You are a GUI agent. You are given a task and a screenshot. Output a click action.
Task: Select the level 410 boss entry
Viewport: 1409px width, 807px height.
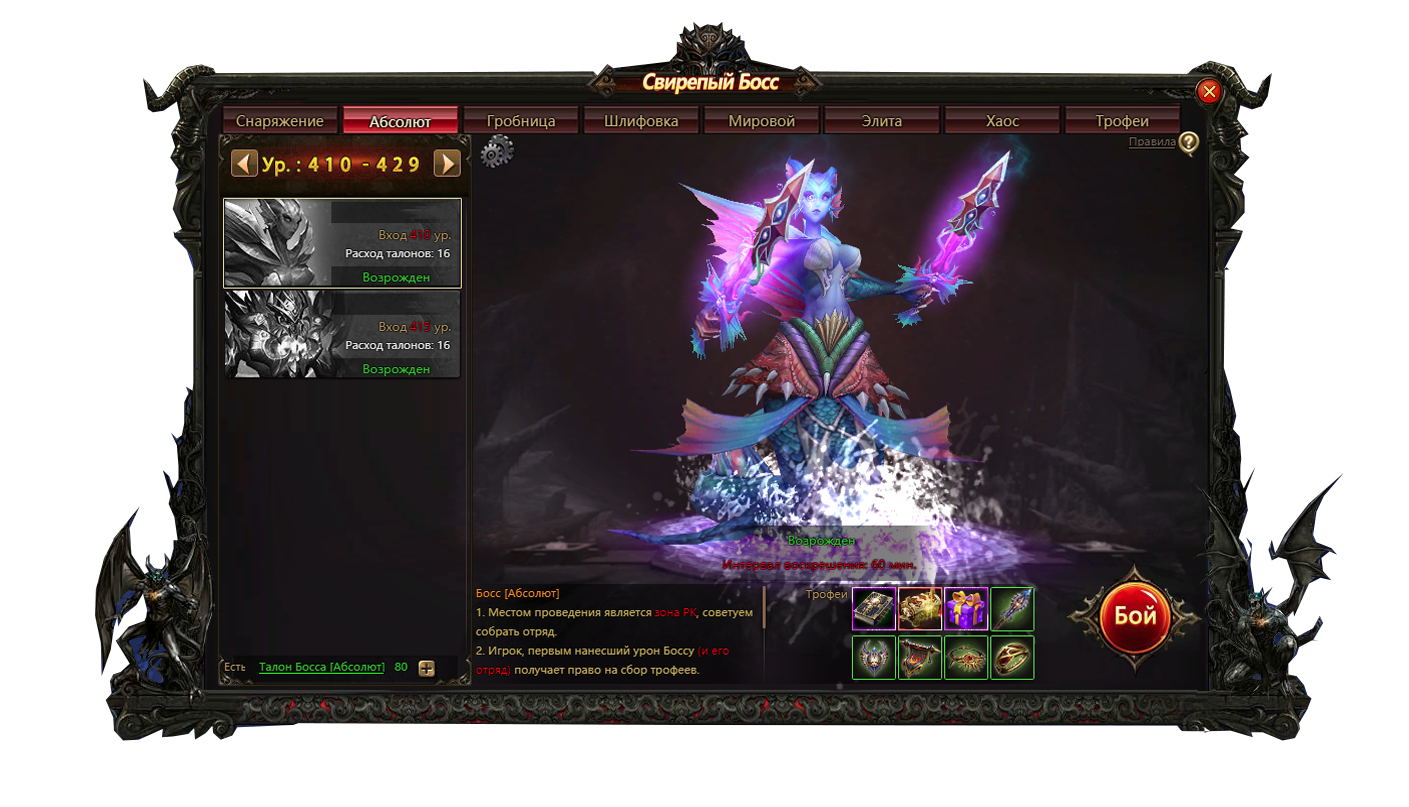(342, 243)
